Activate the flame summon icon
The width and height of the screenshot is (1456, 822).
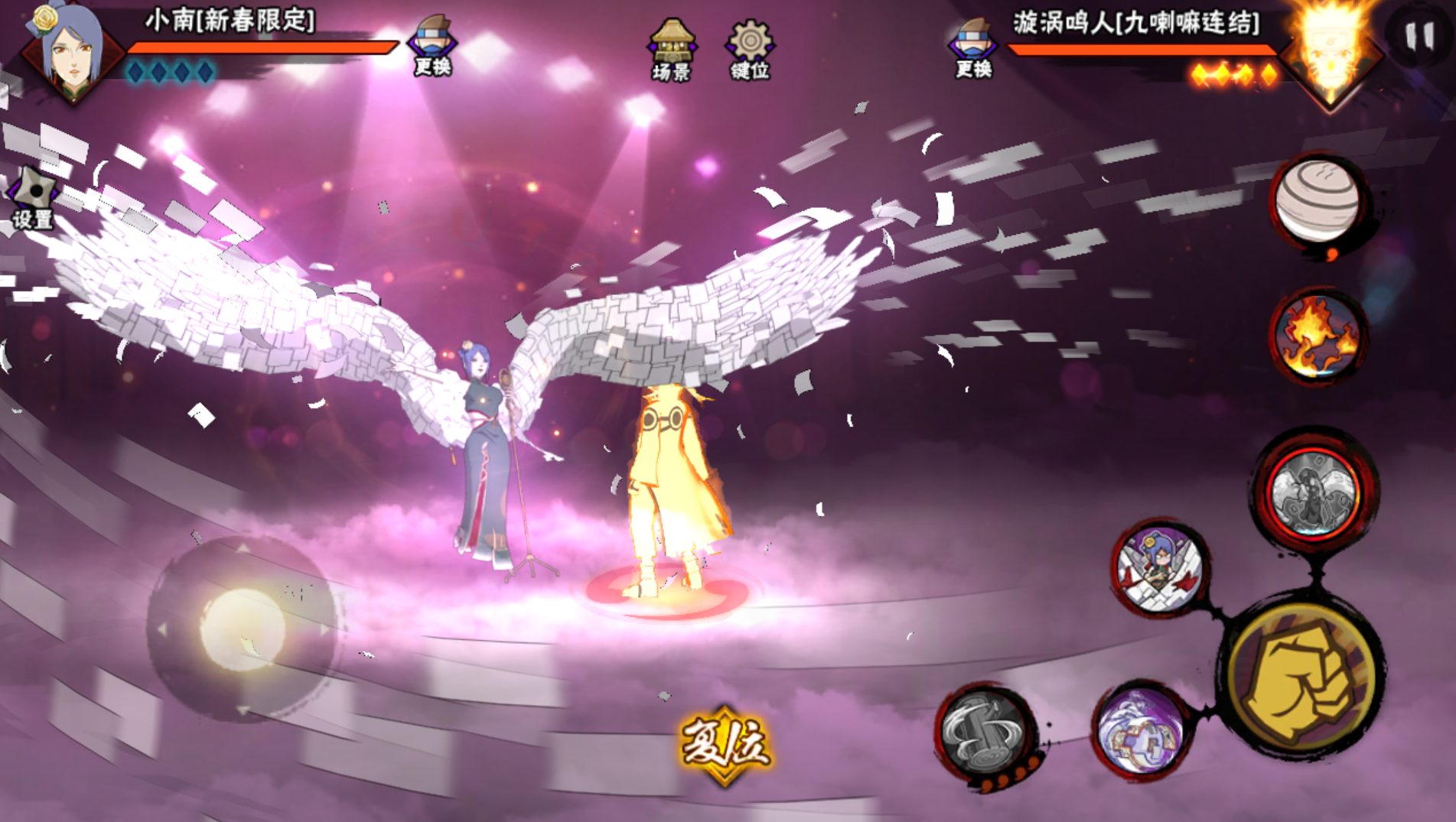click(1318, 336)
